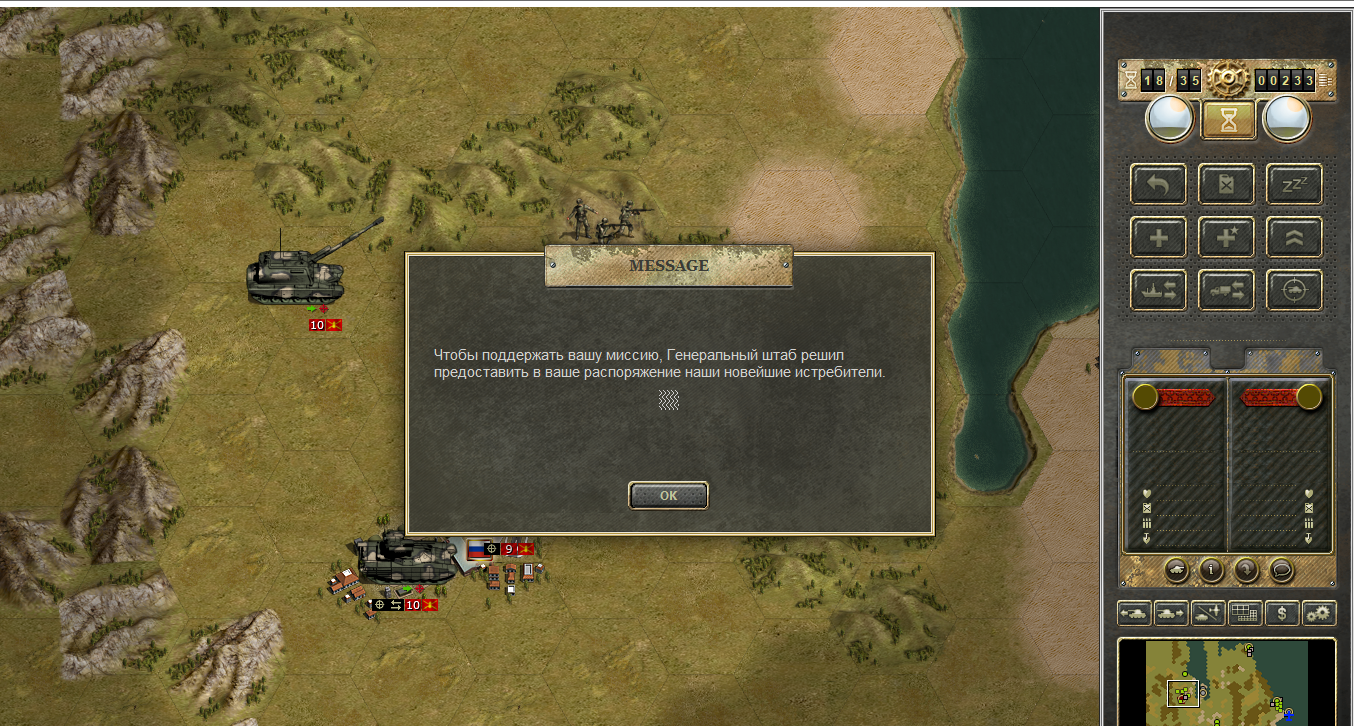The height and width of the screenshot is (726, 1354).
Task: Confirm the message with OK
Action: tap(668, 495)
